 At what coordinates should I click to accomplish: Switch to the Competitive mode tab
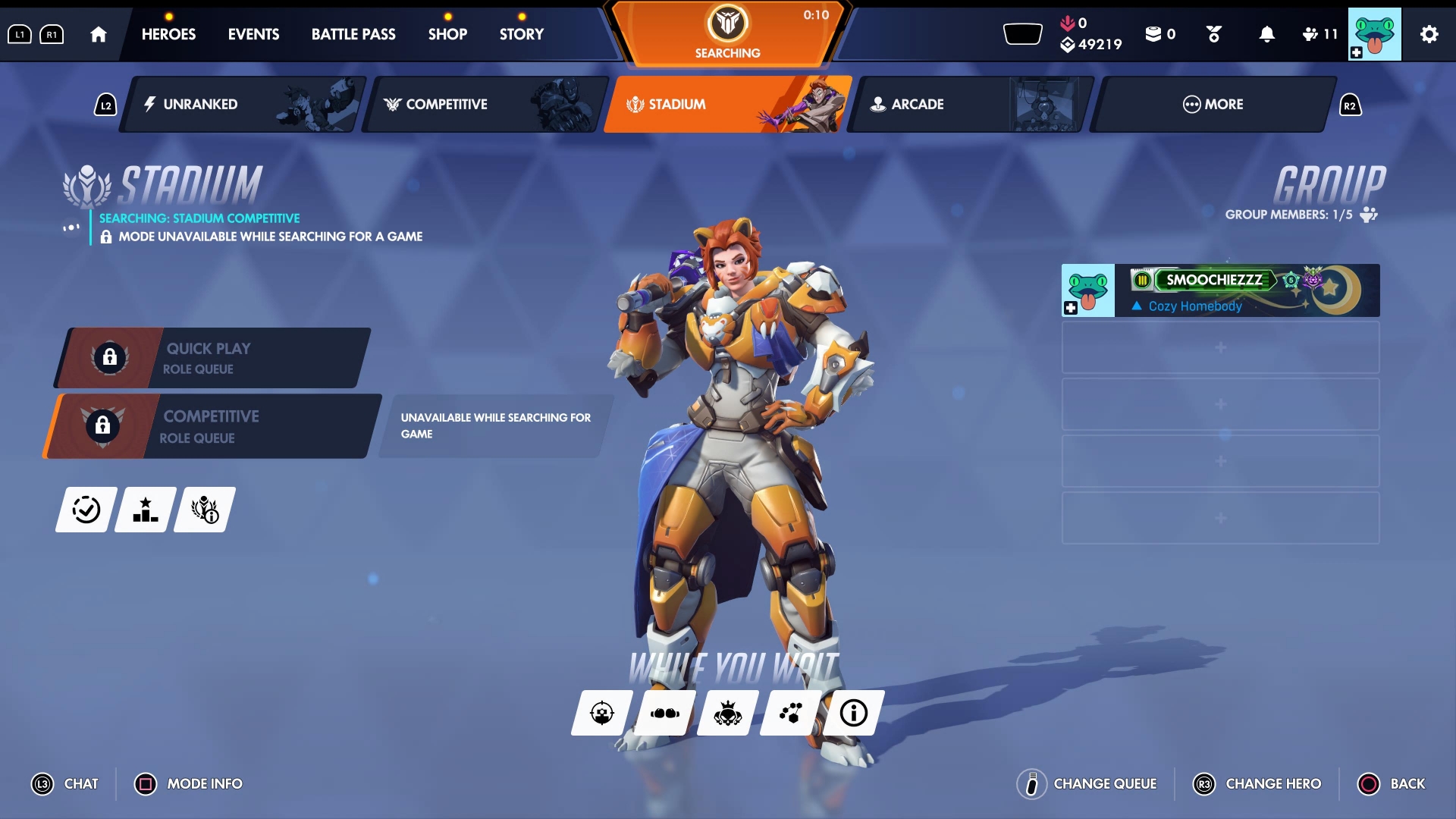484,105
